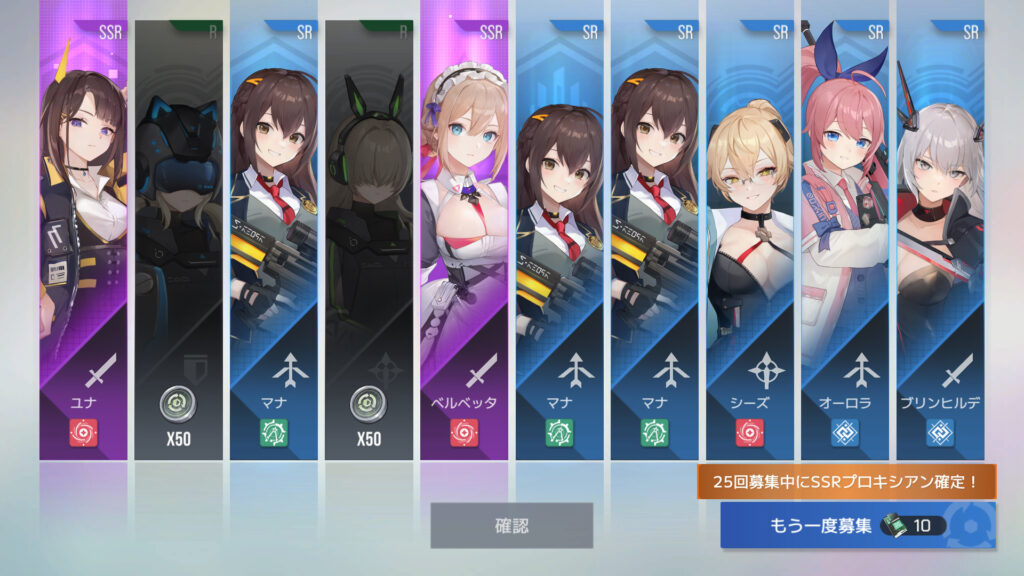This screenshot has width=1024, height=576.
Task: Pick the silver-haired ブリンヒルデ card
Action: tap(939, 240)
